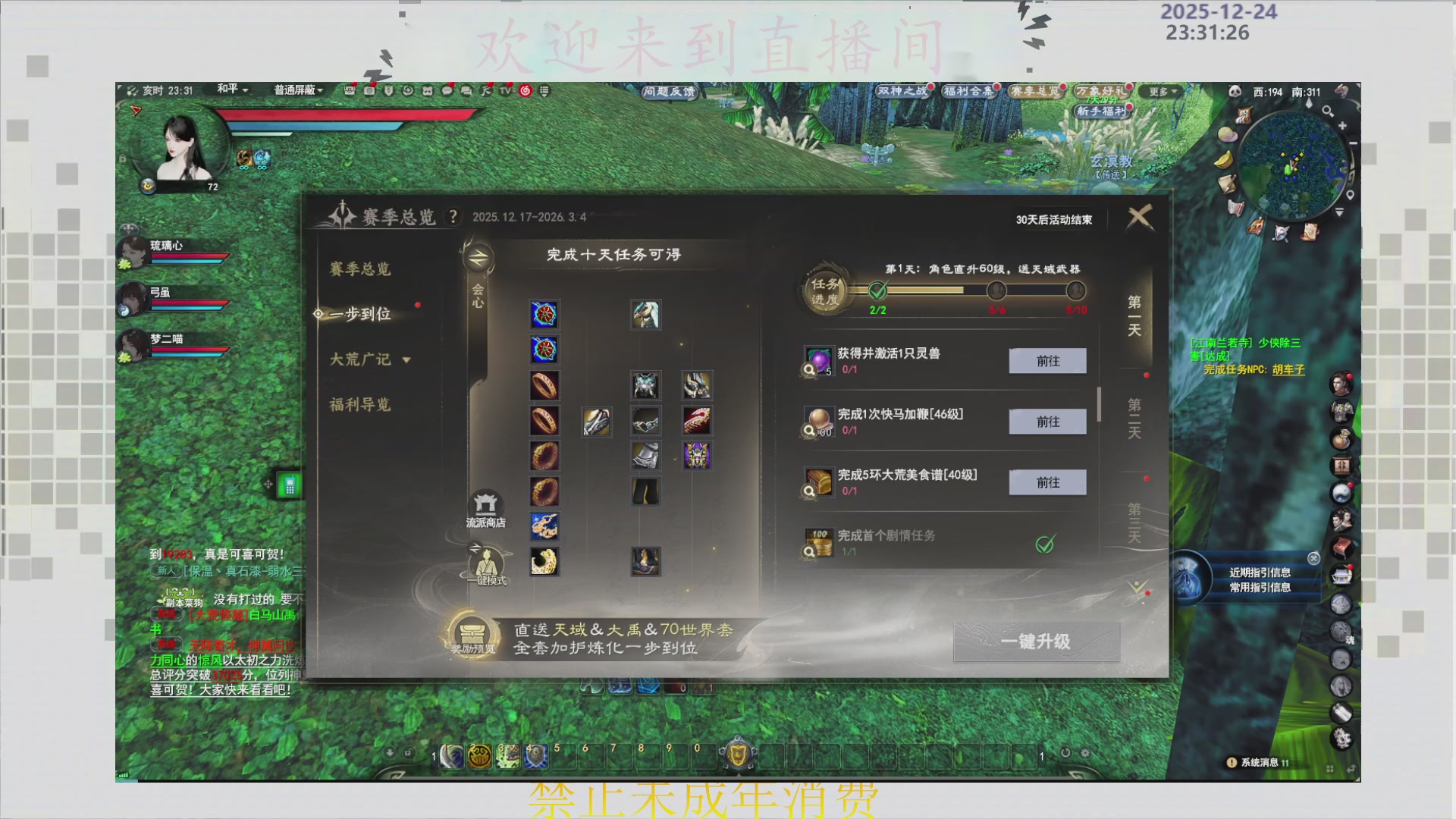This screenshot has width=1456, height=819.
Task: Click the help question mark beside 赛季总览 title
Action: pos(453,216)
